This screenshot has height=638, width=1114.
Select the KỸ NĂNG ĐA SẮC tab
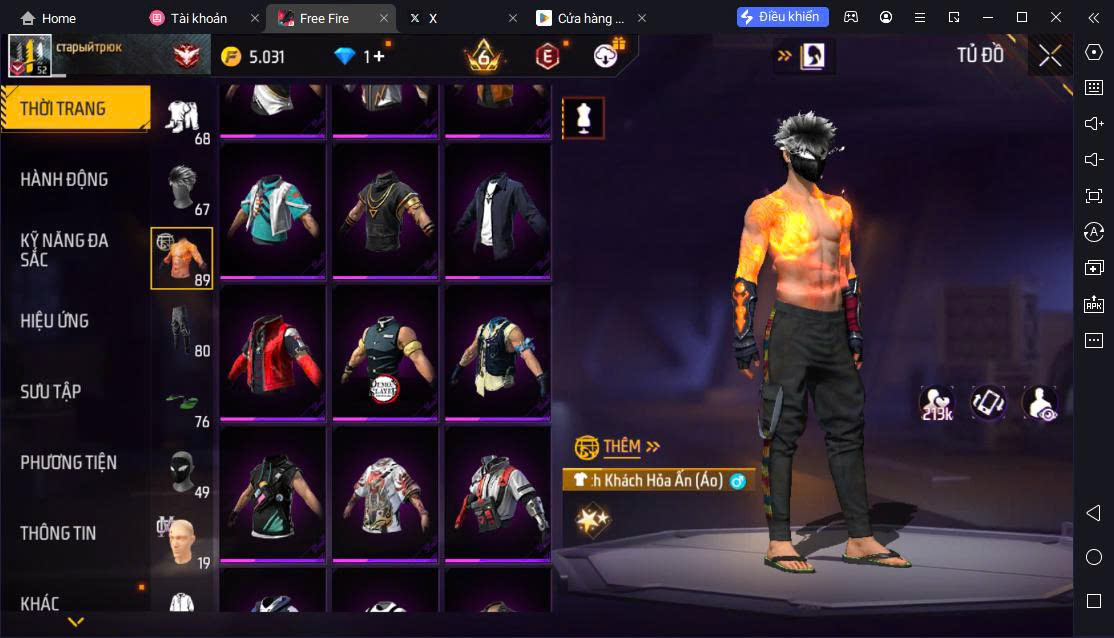[x=65, y=250]
